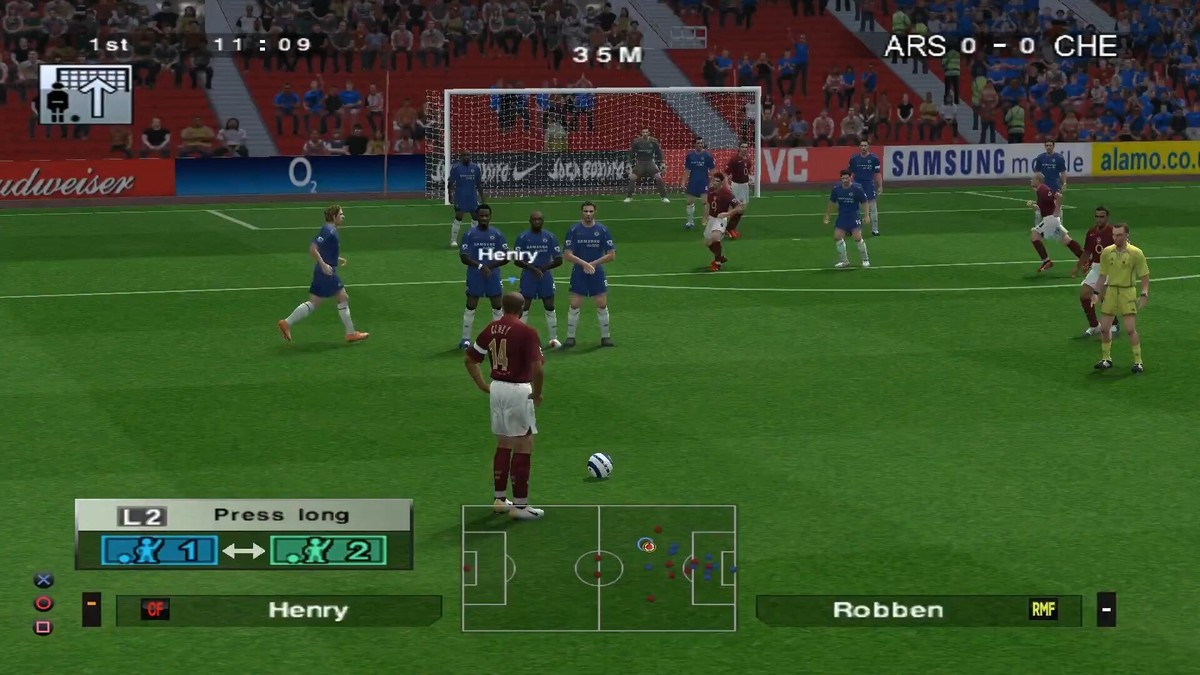Select the Henry player name bar
Viewport: 1200px width, 675px height.
tap(278, 610)
